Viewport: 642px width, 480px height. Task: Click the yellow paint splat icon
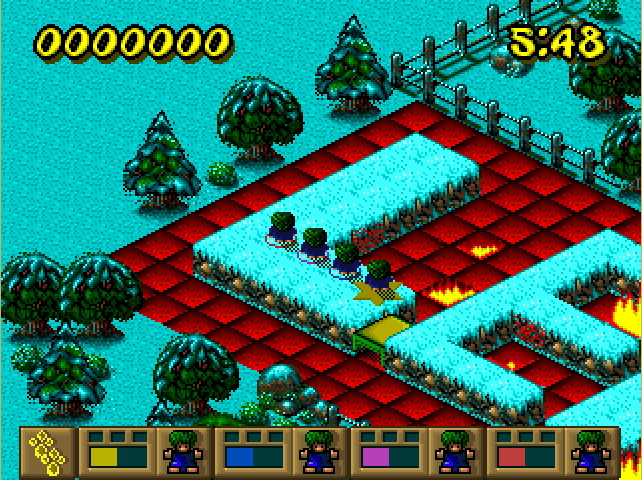(46, 452)
